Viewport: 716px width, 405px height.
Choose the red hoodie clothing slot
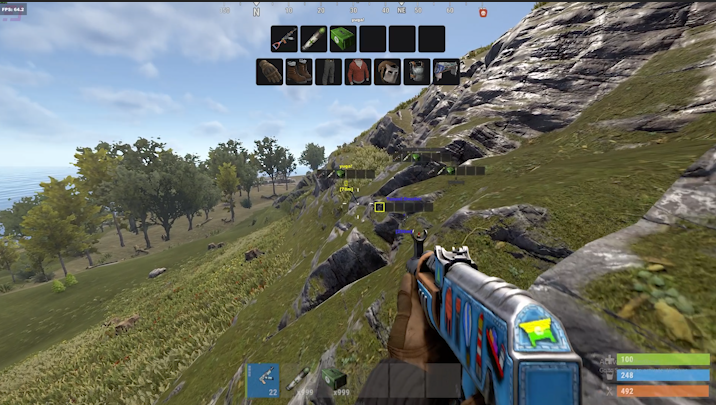pyautogui.click(x=358, y=72)
